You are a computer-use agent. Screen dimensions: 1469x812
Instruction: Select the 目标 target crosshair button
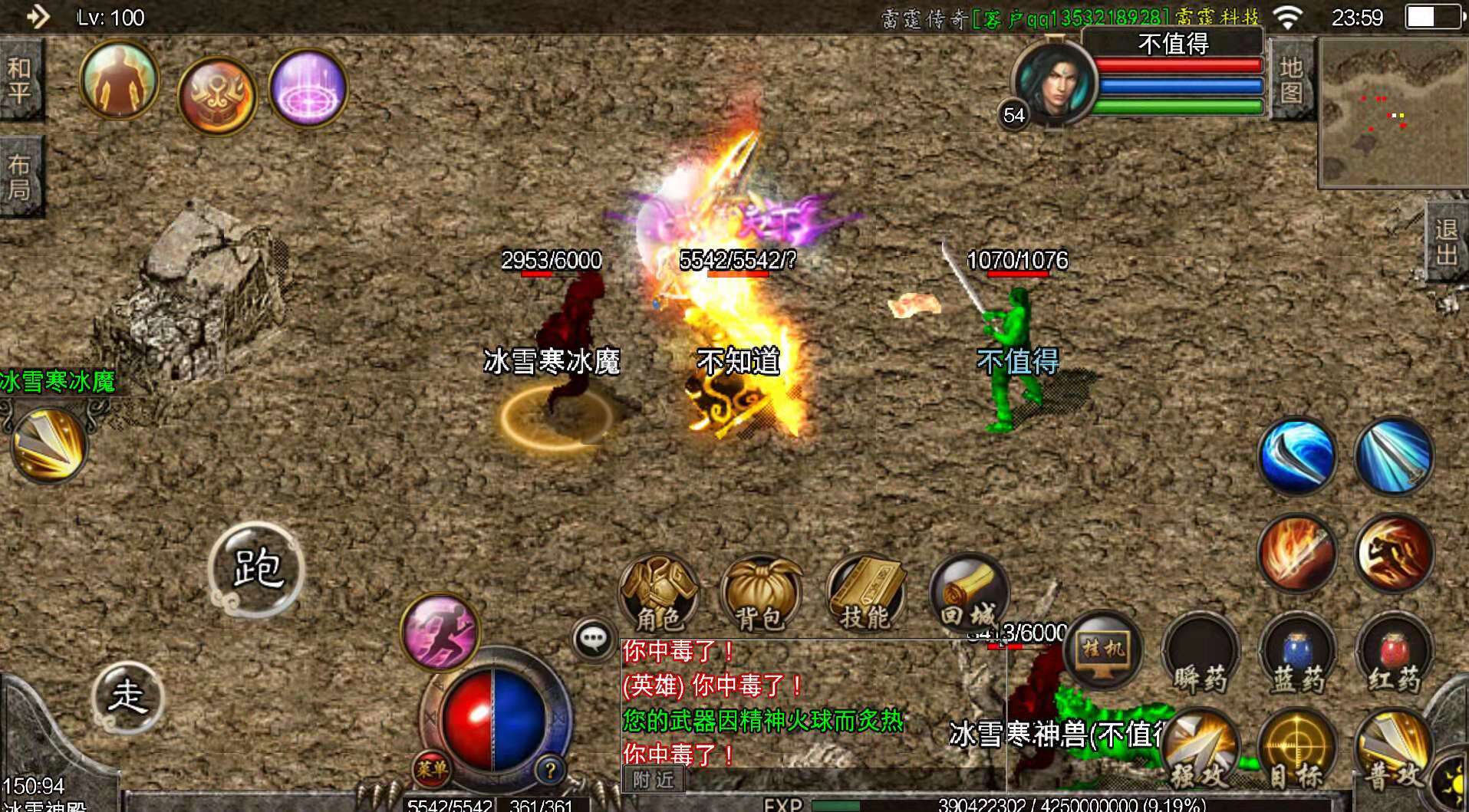tap(1297, 751)
